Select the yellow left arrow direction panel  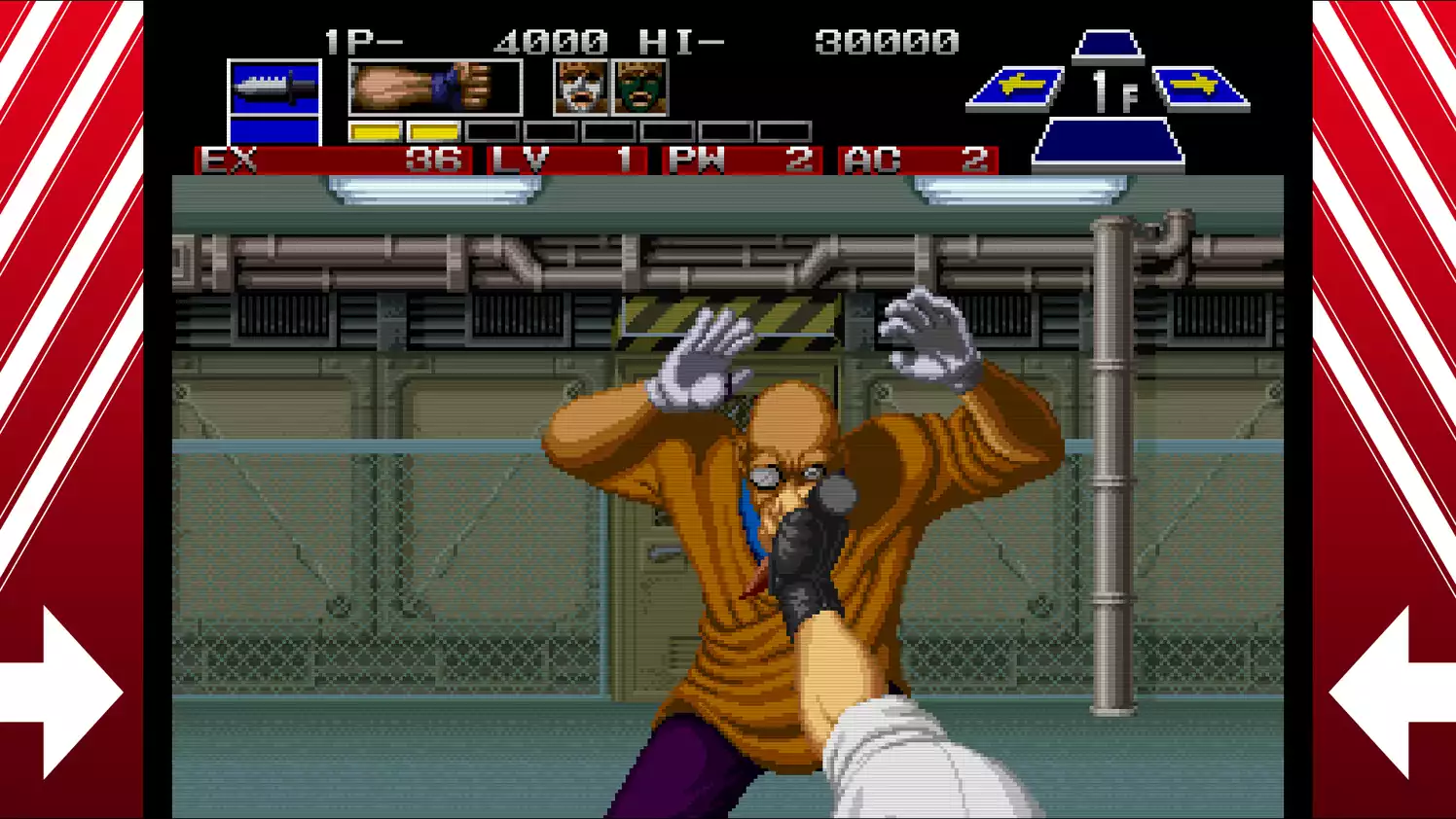(x=1017, y=89)
